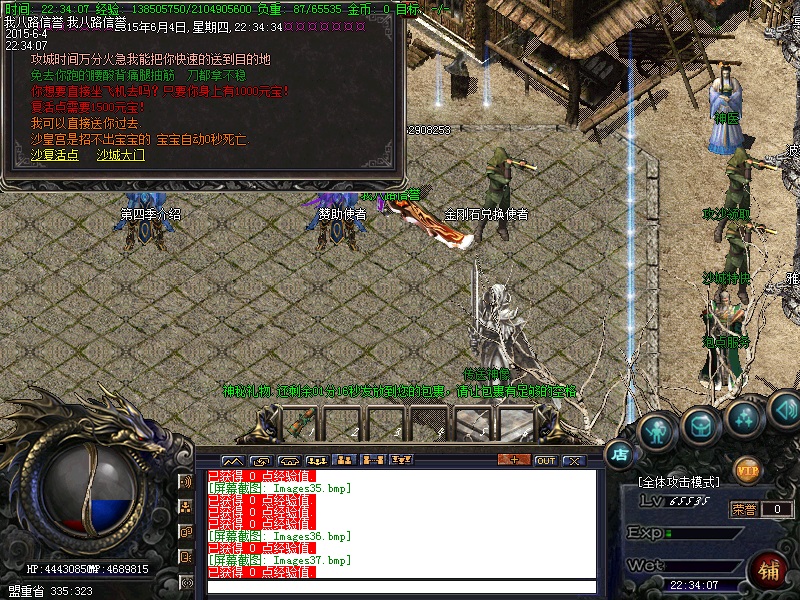Click the OUT button on chat bar
This screenshot has height=600, width=800.
(x=545, y=460)
